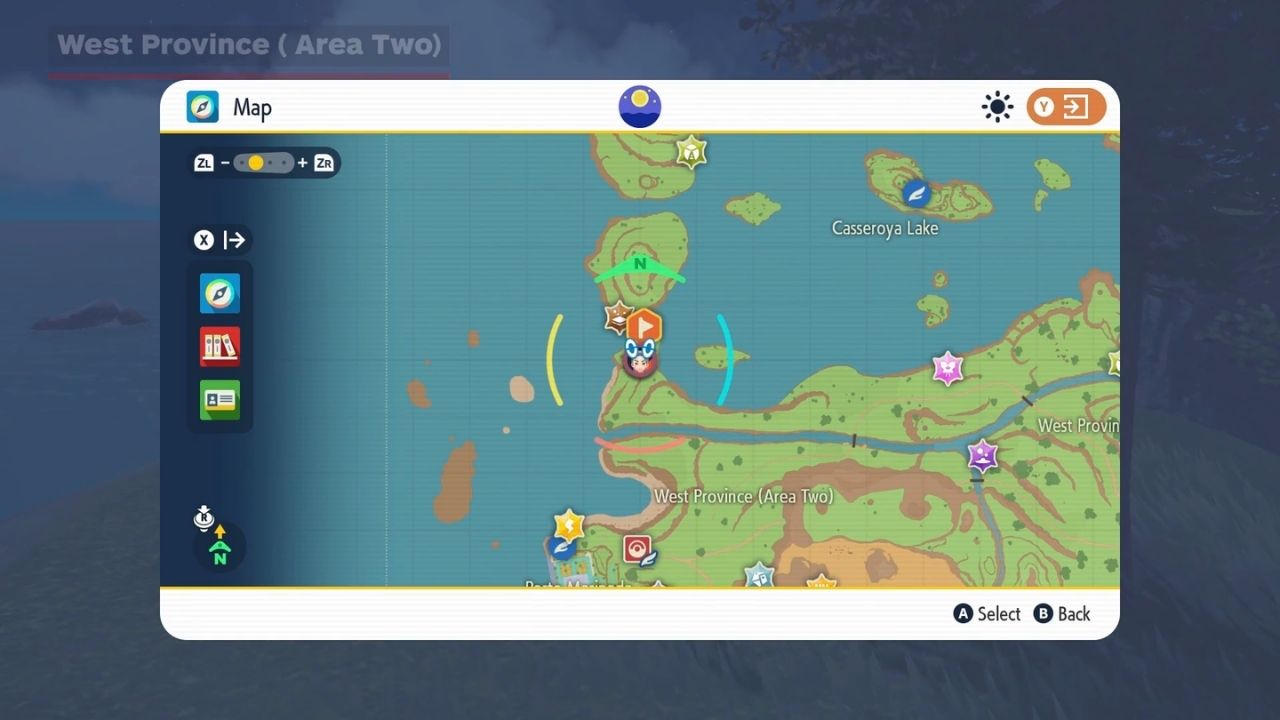Select the orange flag destination marker

pos(644,325)
